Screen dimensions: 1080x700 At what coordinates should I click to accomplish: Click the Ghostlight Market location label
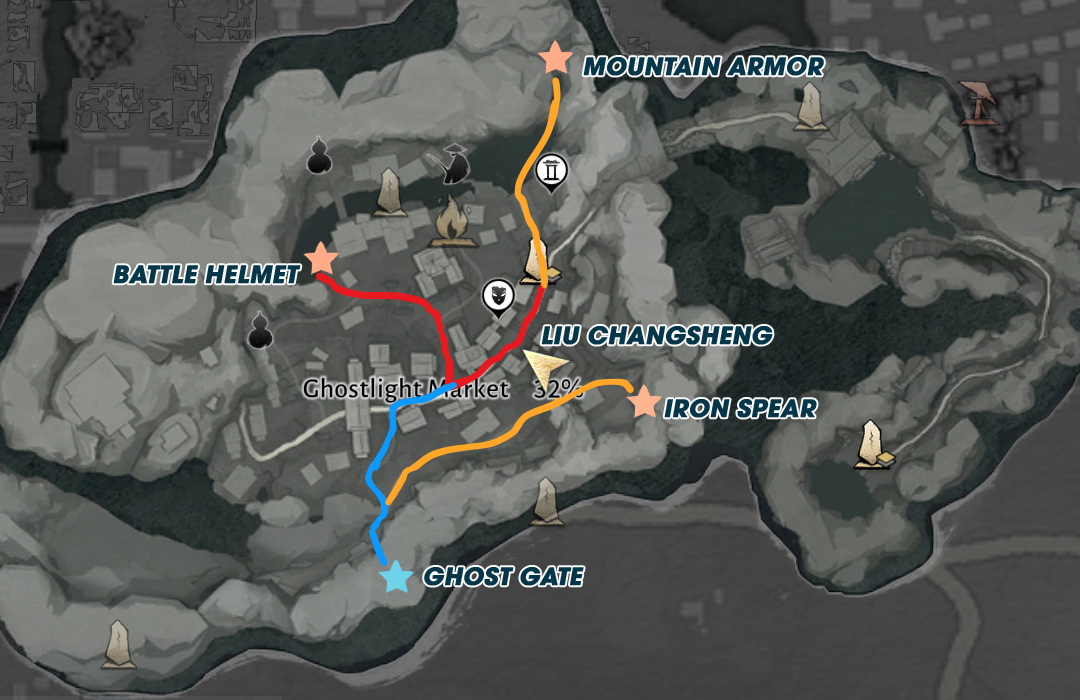tap(406, 389)
